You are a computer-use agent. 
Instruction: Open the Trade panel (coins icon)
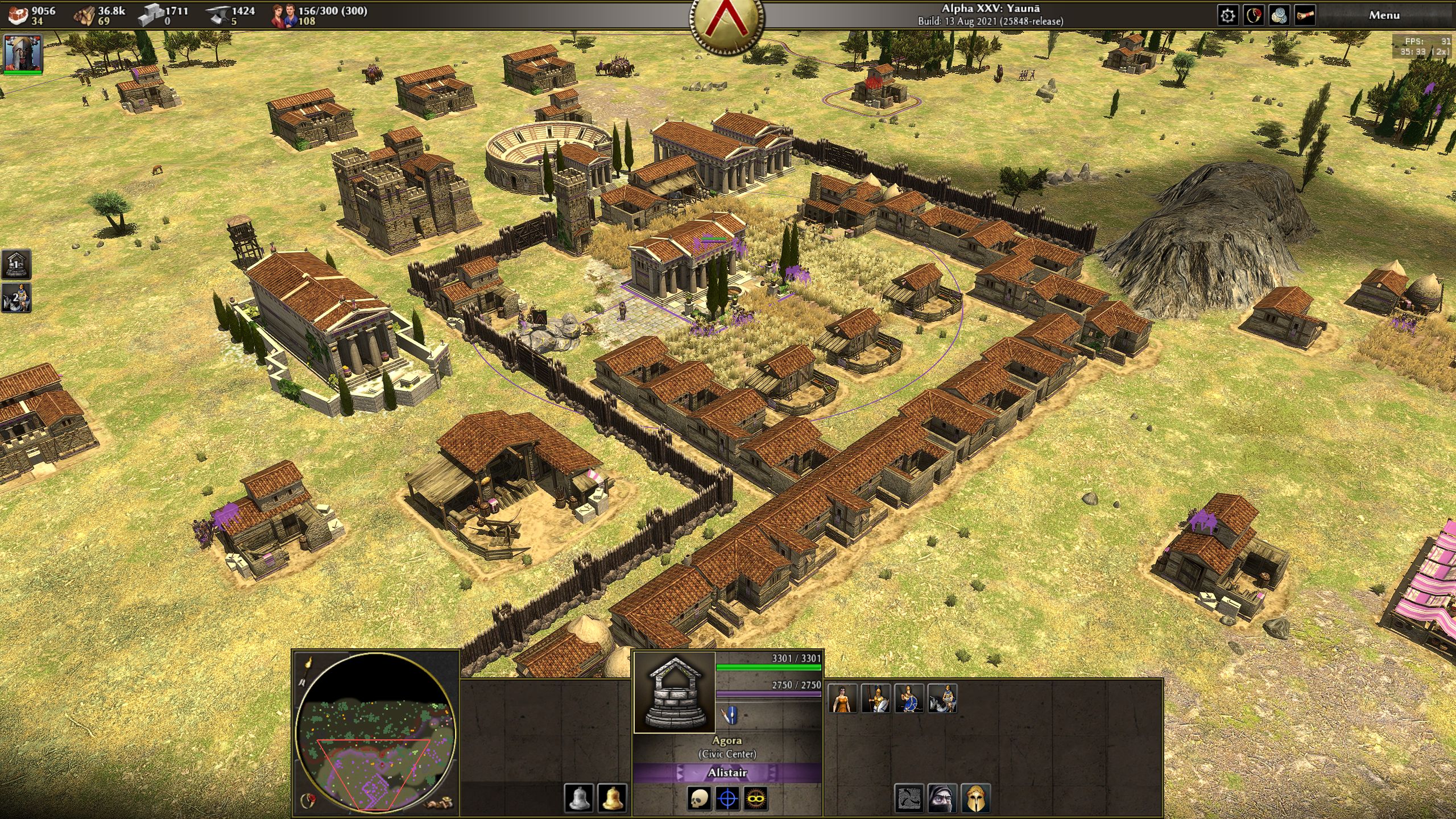click(x=1279, y=15)
